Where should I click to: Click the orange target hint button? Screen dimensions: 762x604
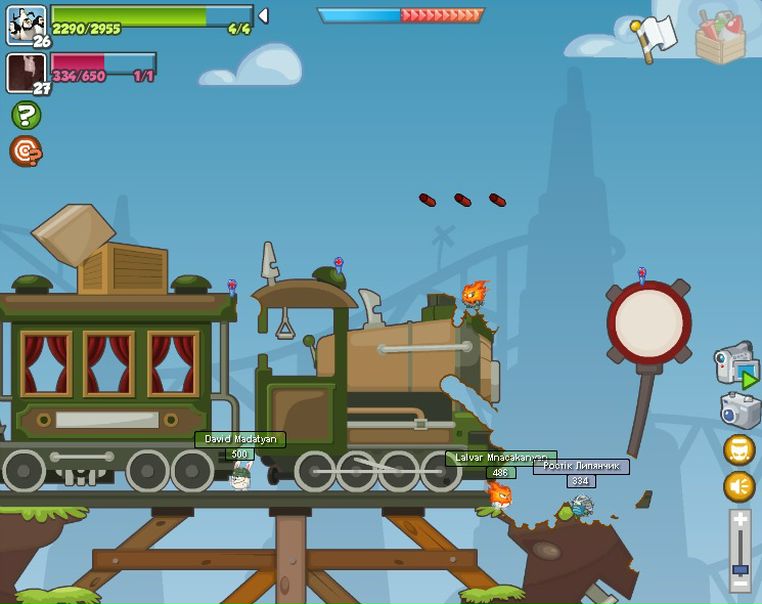26,151
